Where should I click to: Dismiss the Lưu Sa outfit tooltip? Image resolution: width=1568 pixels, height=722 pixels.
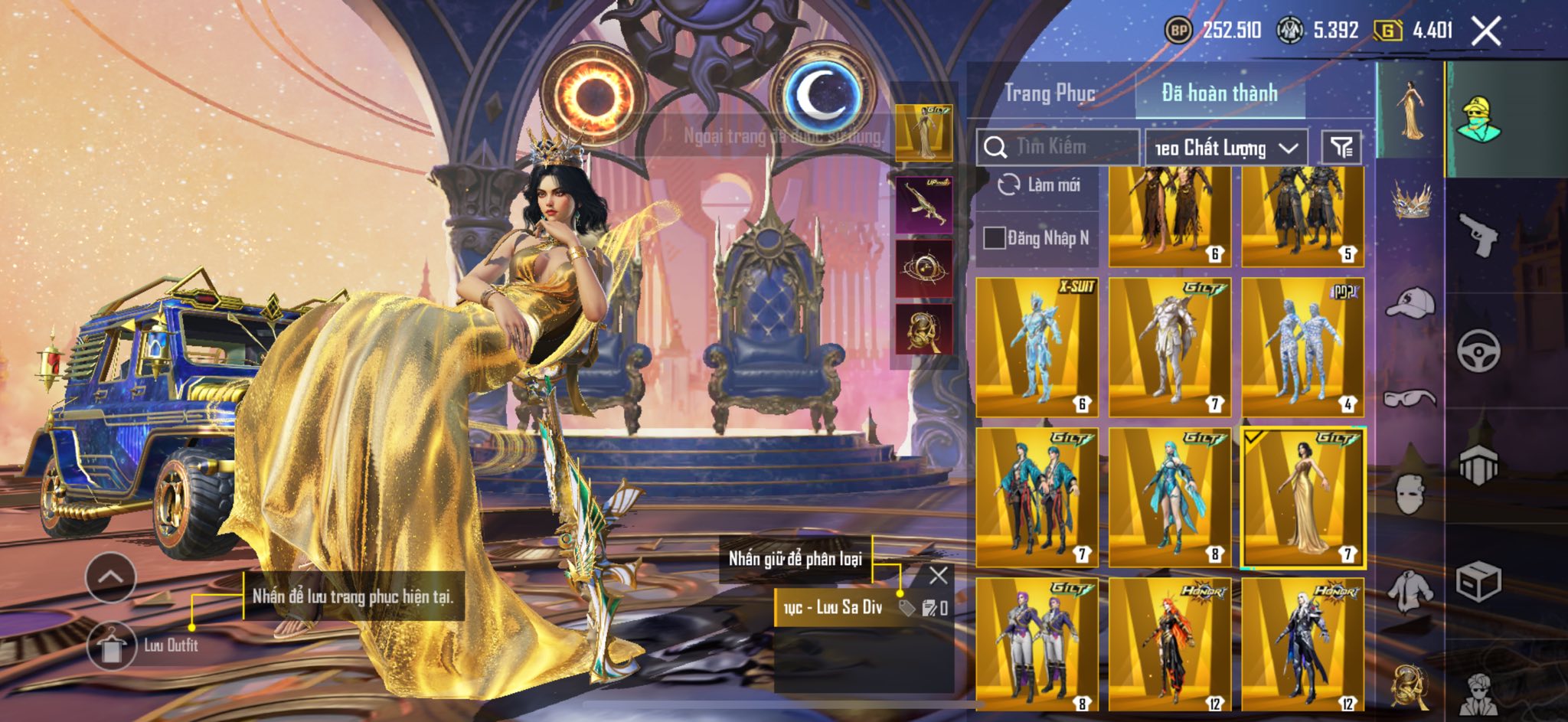click(938, 575)
